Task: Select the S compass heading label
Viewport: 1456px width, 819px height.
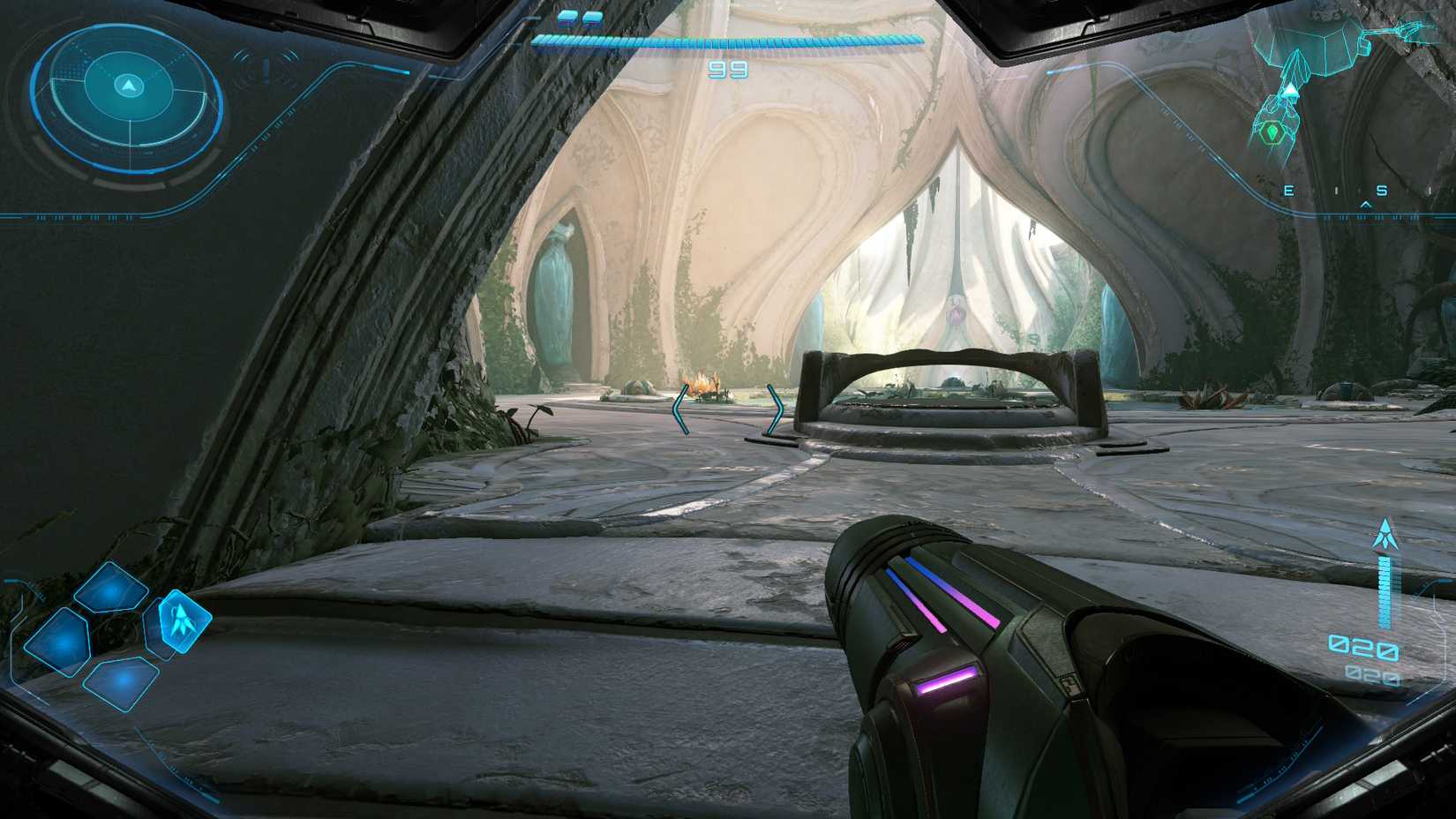Action: tap(1383, 189)
